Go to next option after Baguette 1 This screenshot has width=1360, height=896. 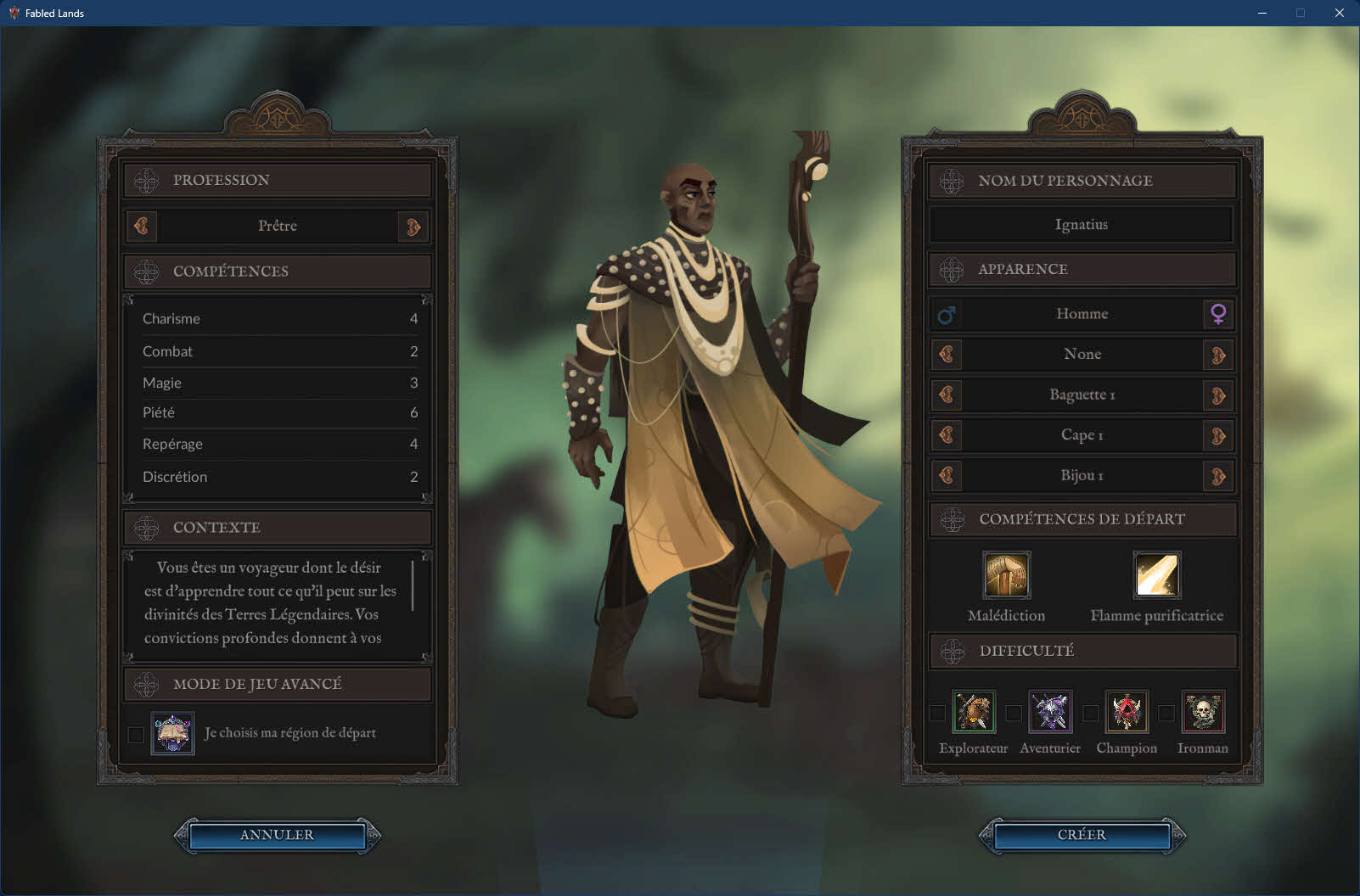[1218, 395]
